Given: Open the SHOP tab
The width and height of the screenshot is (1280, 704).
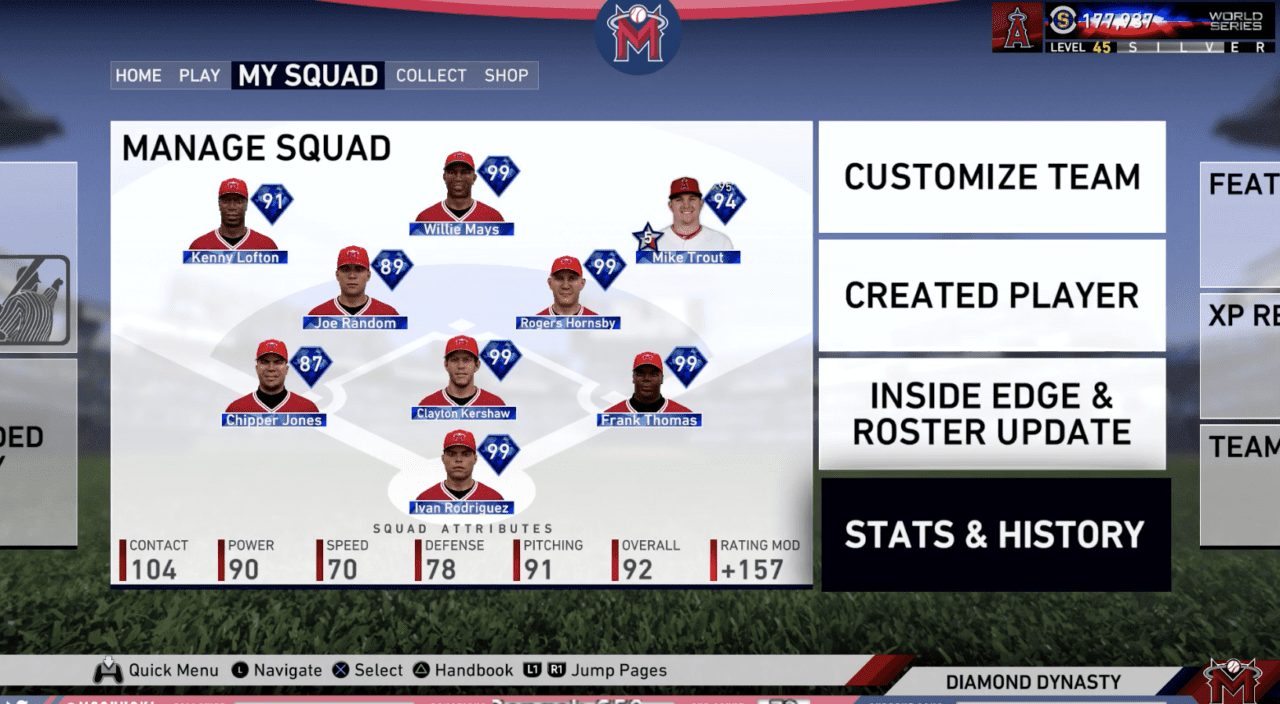Looking at the screenshot, I should [506, 76].
